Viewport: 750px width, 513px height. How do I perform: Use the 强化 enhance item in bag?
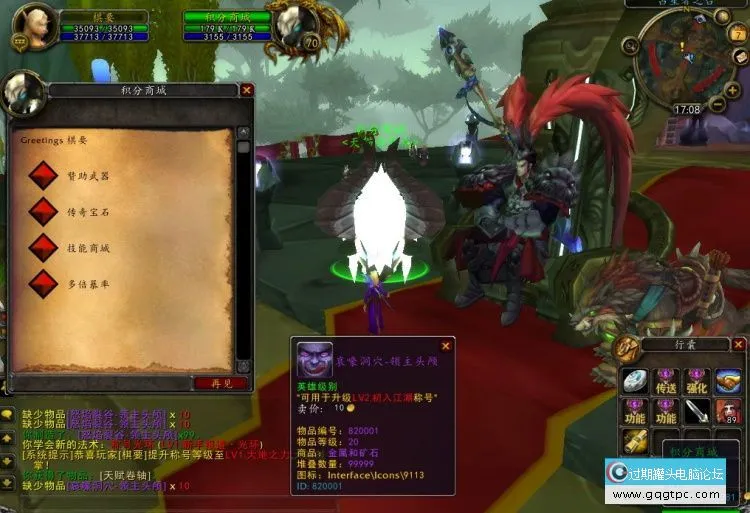(x=697, y=381)
